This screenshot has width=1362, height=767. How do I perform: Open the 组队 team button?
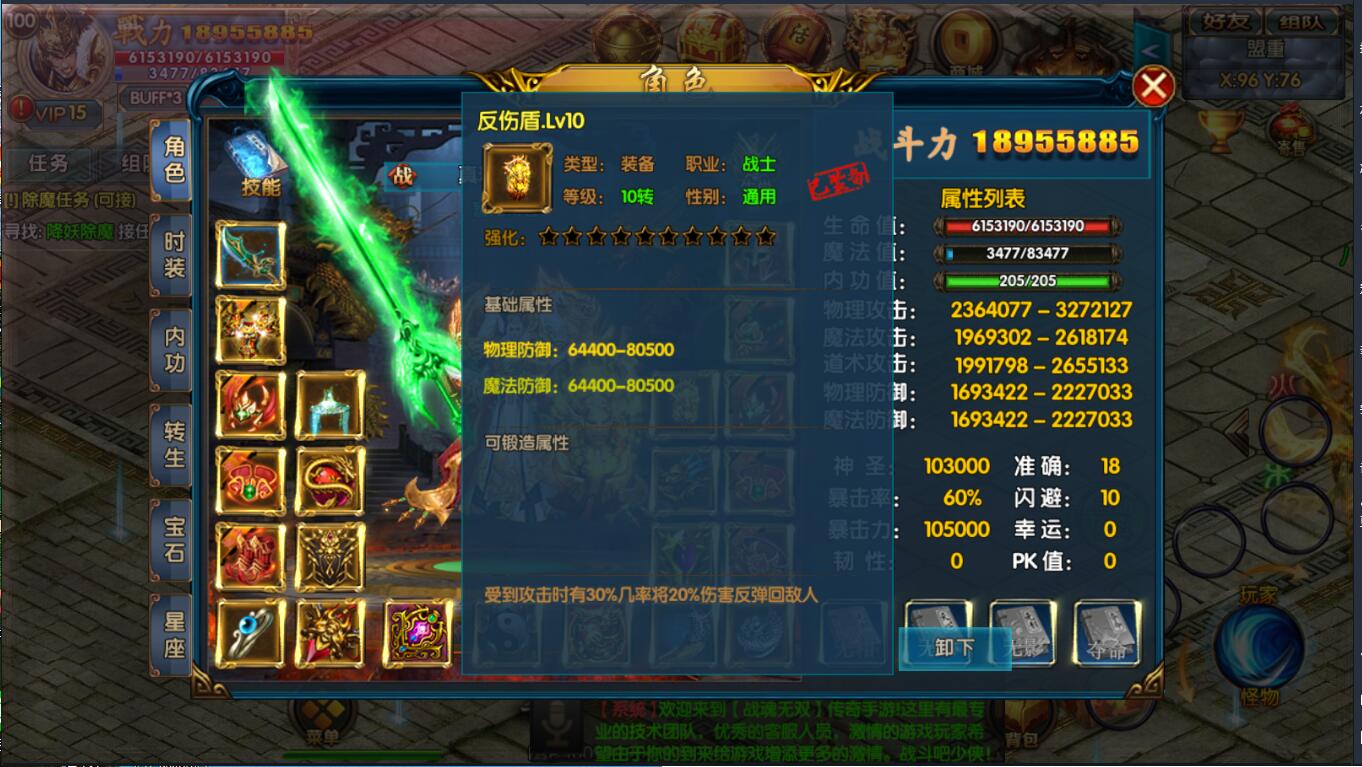1302,21
